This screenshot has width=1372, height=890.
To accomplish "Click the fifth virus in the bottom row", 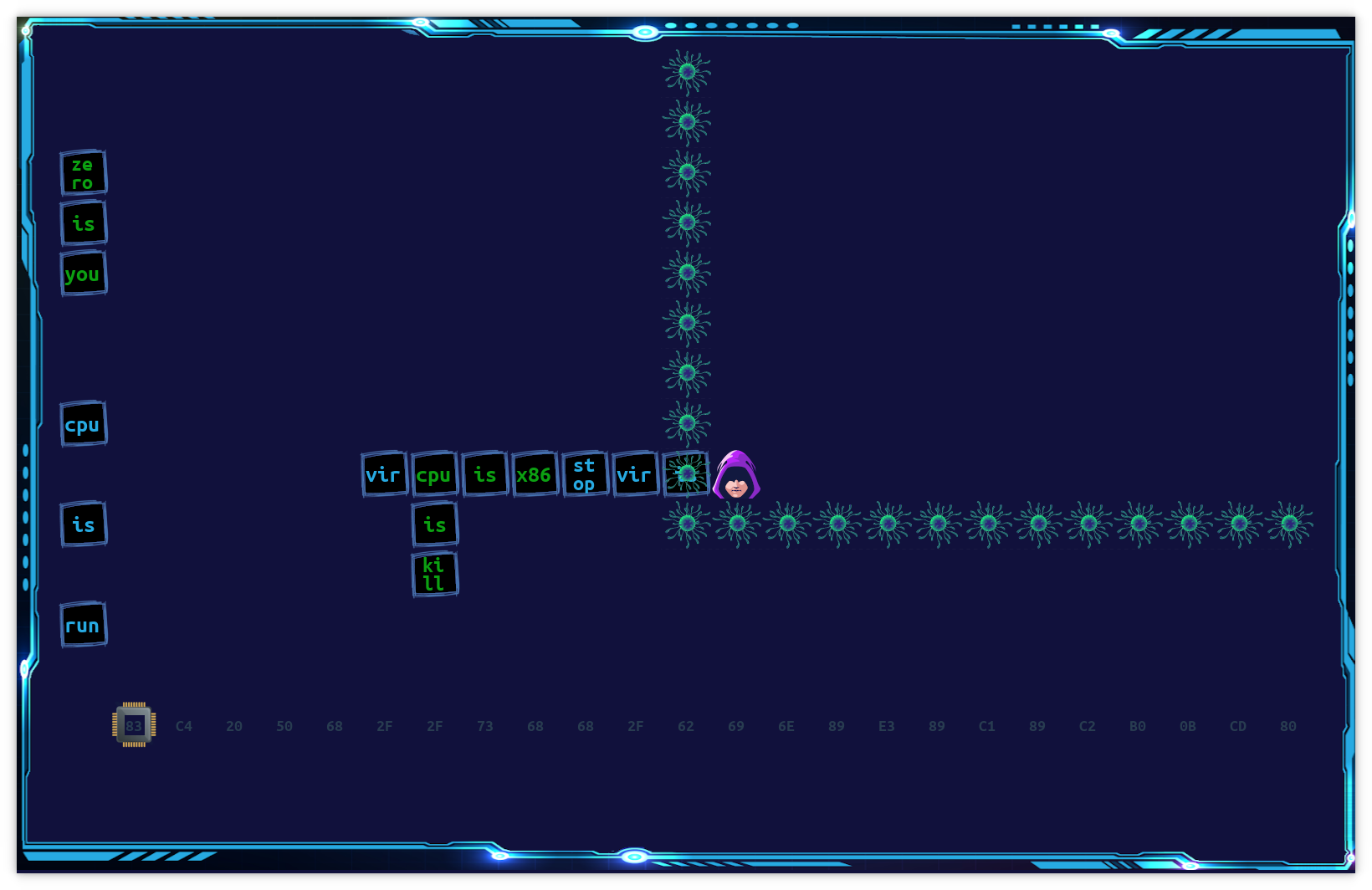I will coord(887,522).
